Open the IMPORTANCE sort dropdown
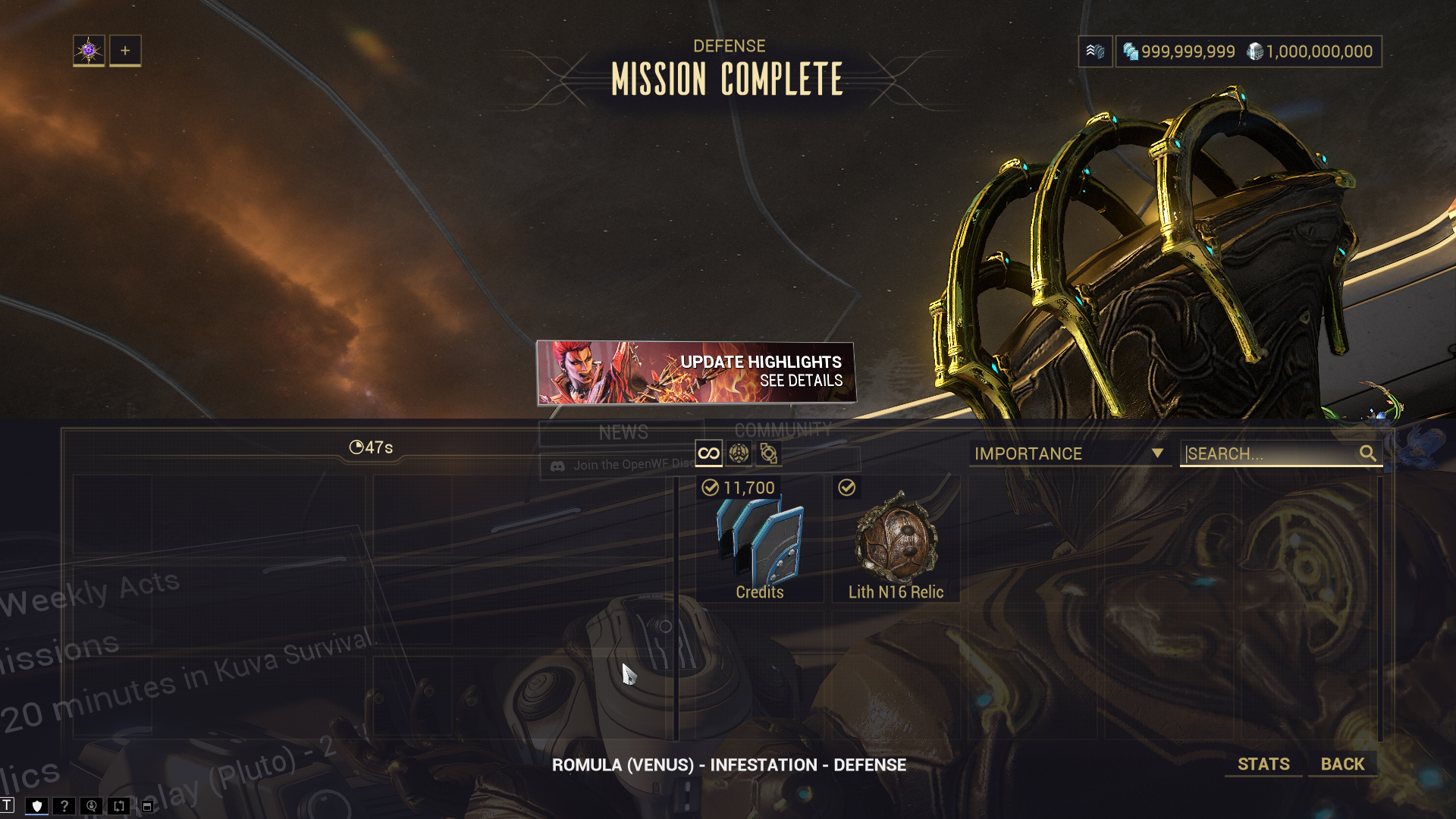Screen dimensions: 1456x819 pos(1069,453)
